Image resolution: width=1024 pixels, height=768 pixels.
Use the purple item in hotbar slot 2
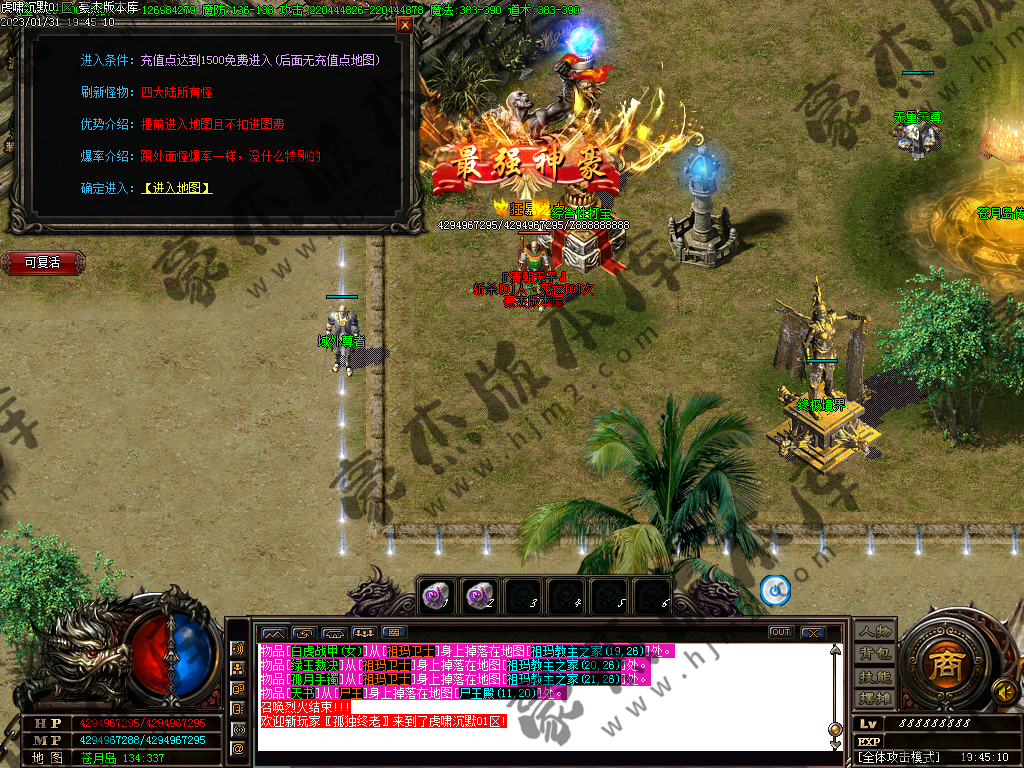(x=478, y=596)
